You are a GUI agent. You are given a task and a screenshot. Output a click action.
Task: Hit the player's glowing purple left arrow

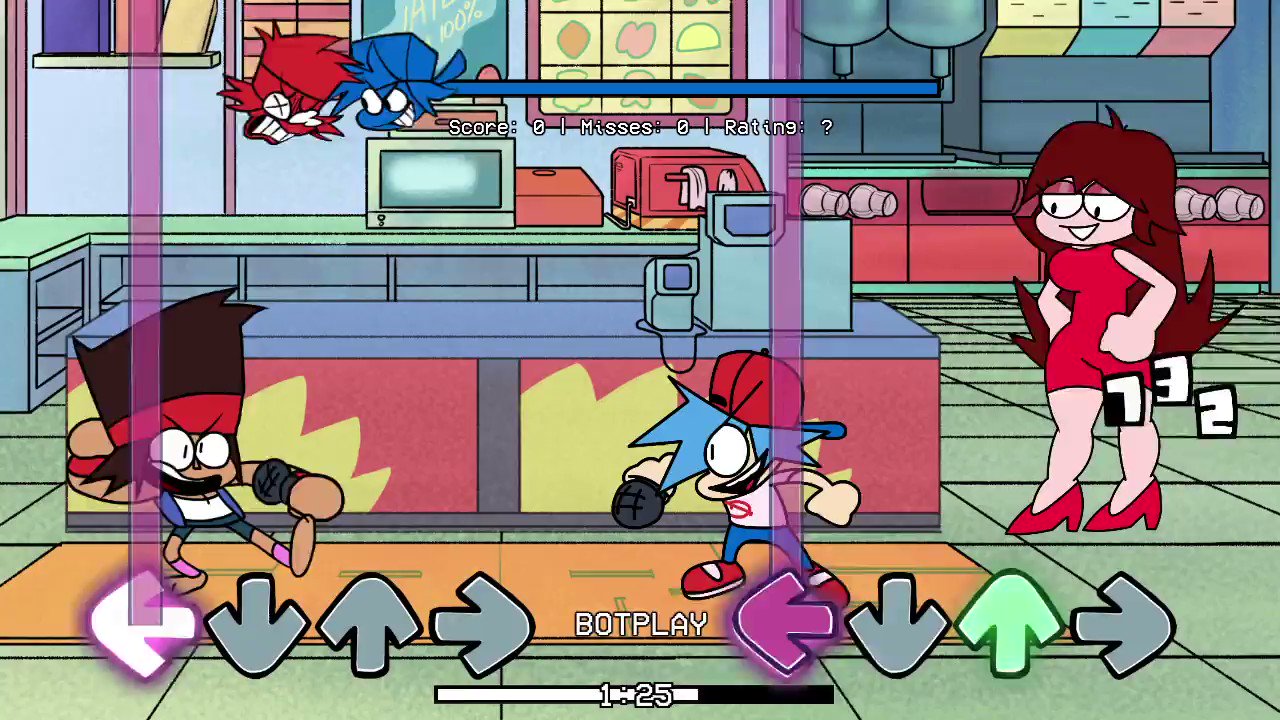point(785,624)
